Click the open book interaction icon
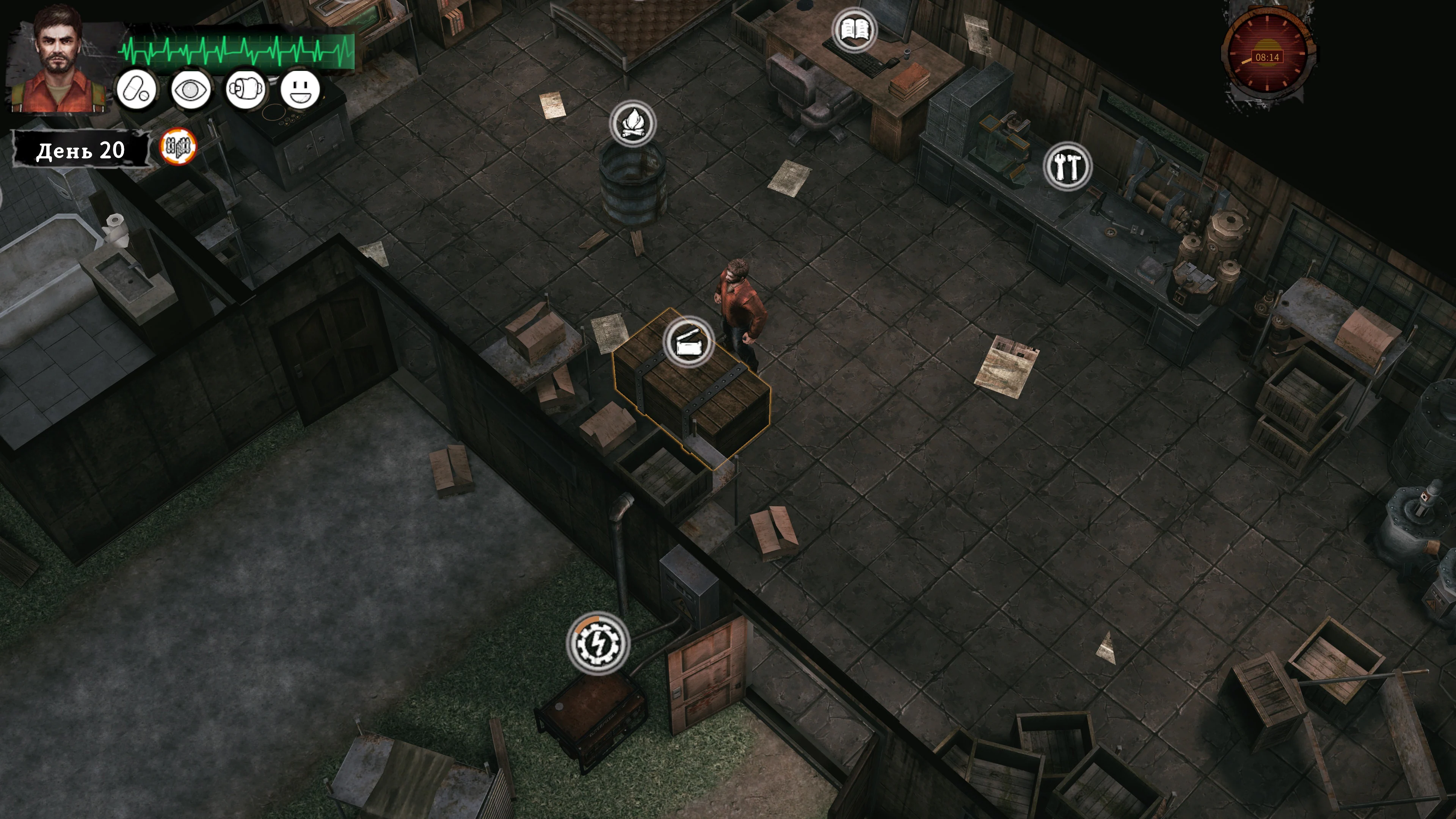This screenshot has width=1456, height=819. (x=854, y=30)
